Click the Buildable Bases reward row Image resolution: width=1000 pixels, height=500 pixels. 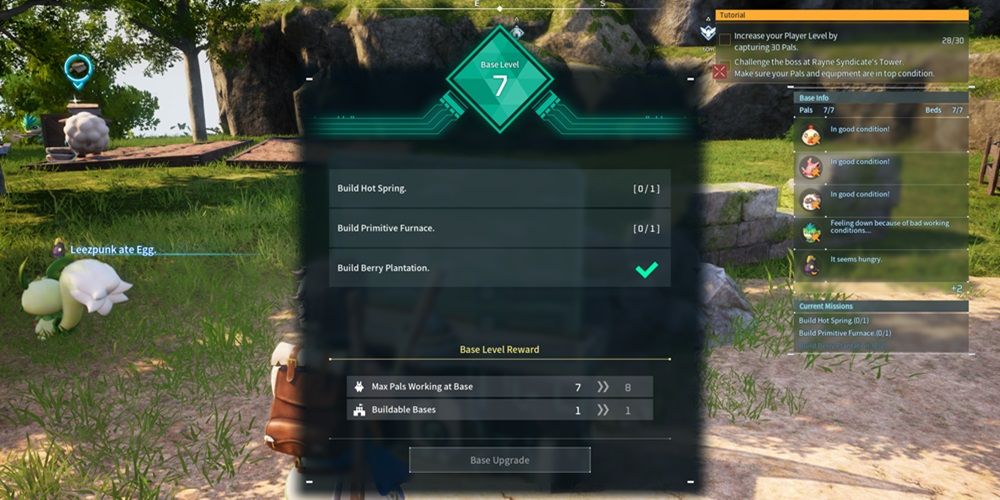click(499, 409)
